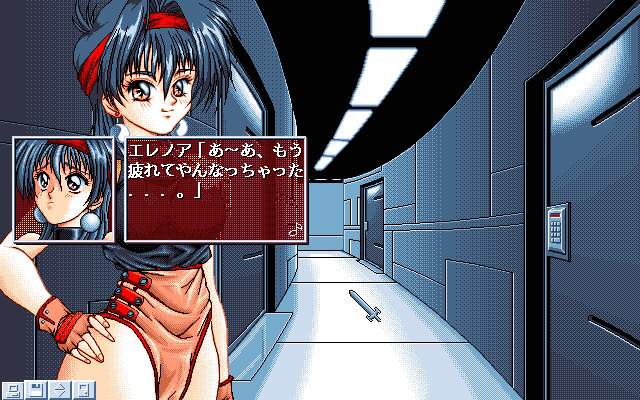Click the right arrow toolbar icon
The width and height of the screenshot is (640, 400).
click(x=60, y=389)
